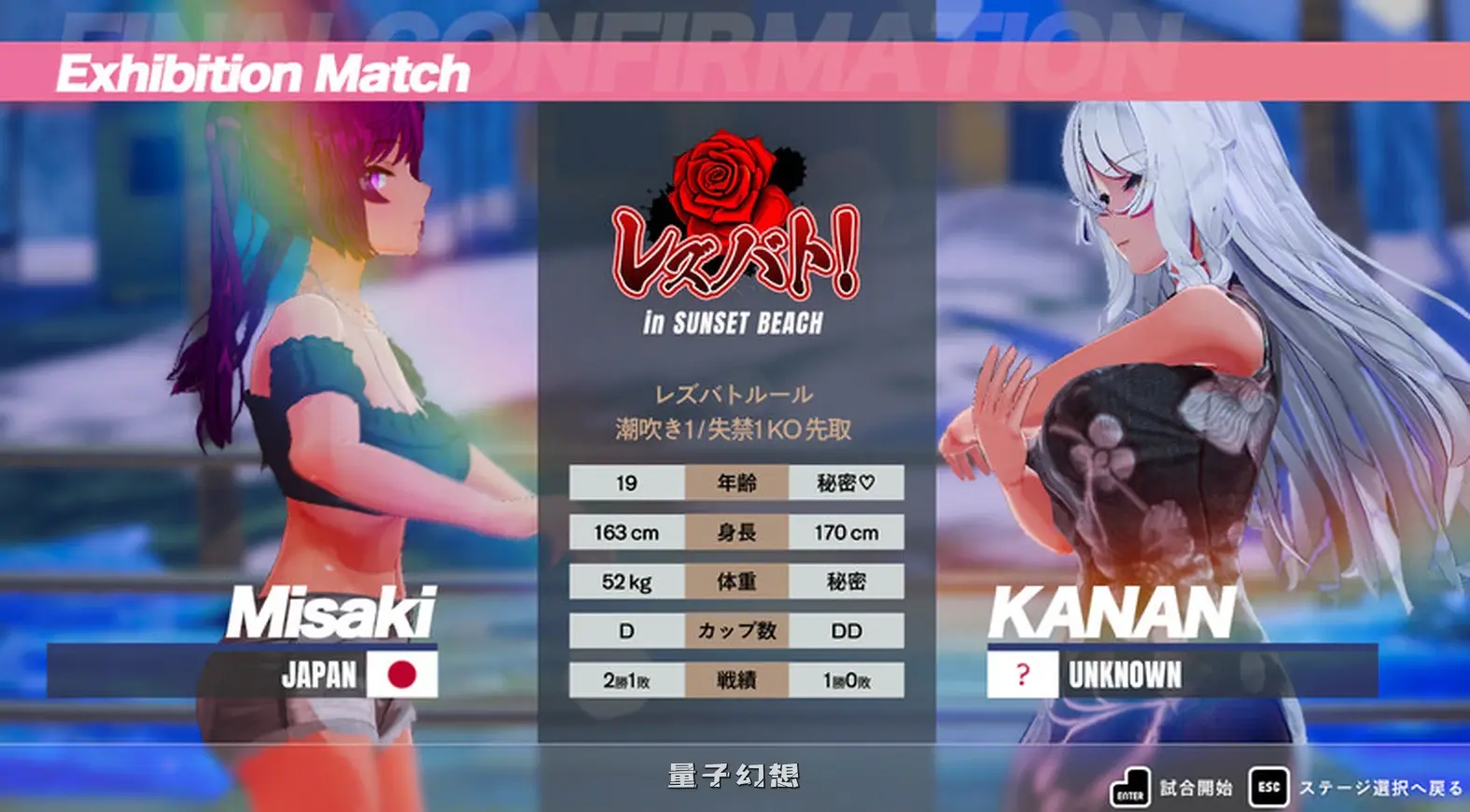Click the in SUNSET BEACH subtitle
The width and height of the screenshot is (1470, 812).
tap(735, 326)
